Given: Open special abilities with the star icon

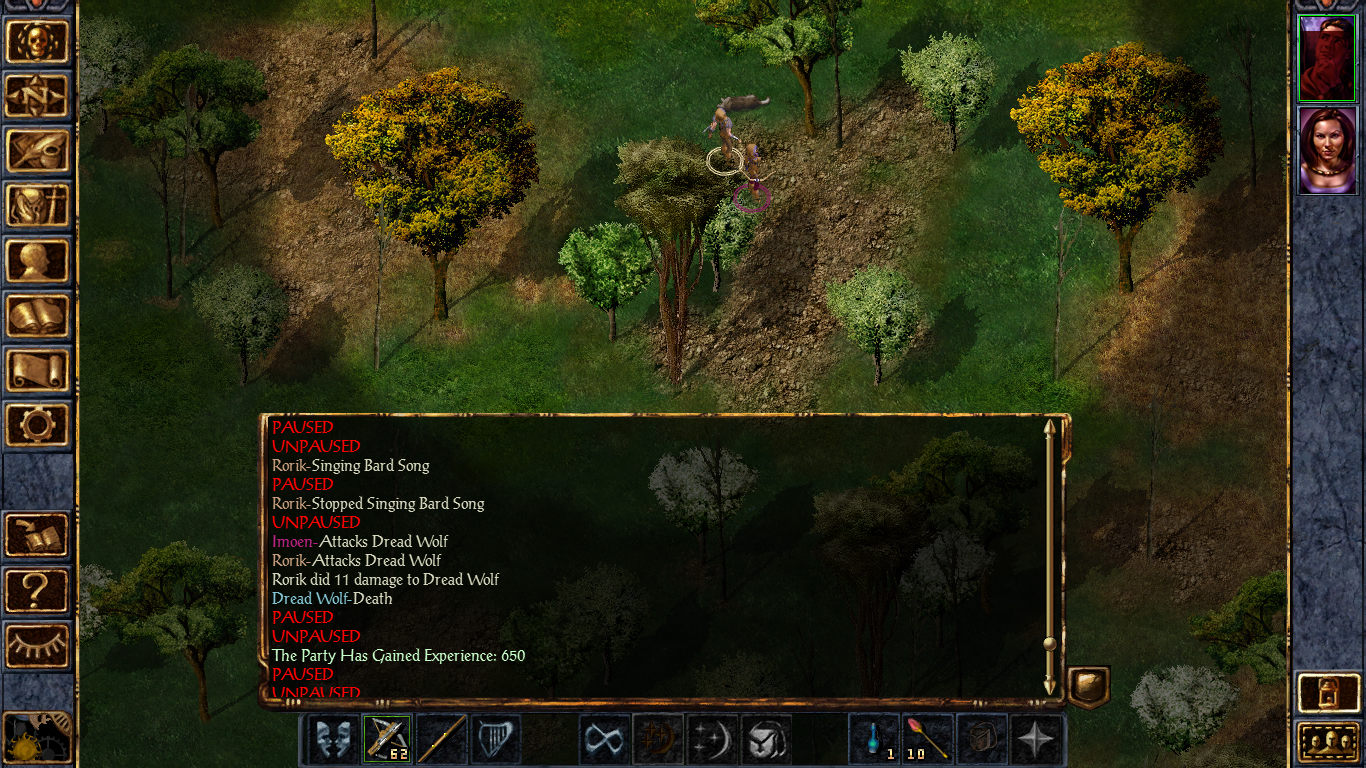Looking at the screenshot, I should [1037, 740].
